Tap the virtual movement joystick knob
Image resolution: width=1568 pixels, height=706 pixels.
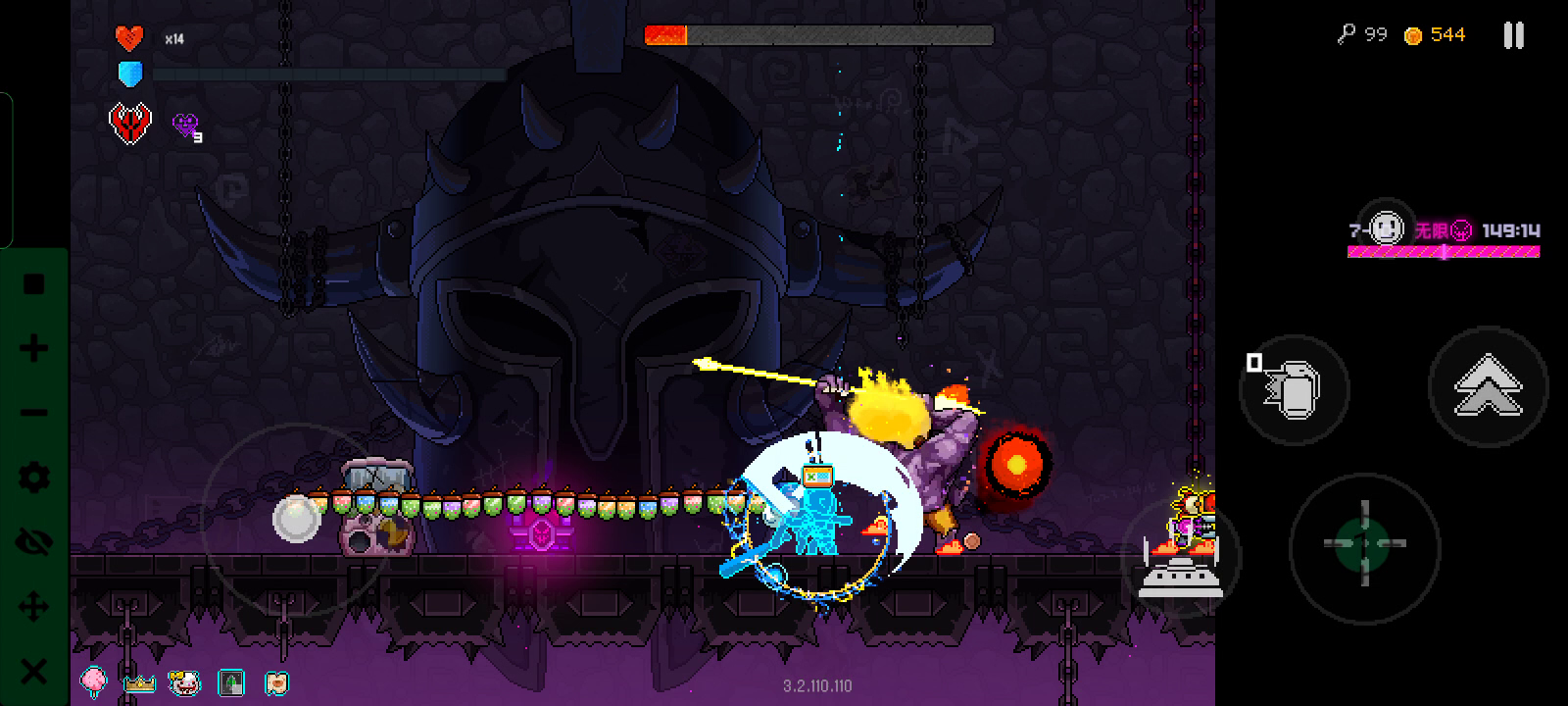(296, 519)
